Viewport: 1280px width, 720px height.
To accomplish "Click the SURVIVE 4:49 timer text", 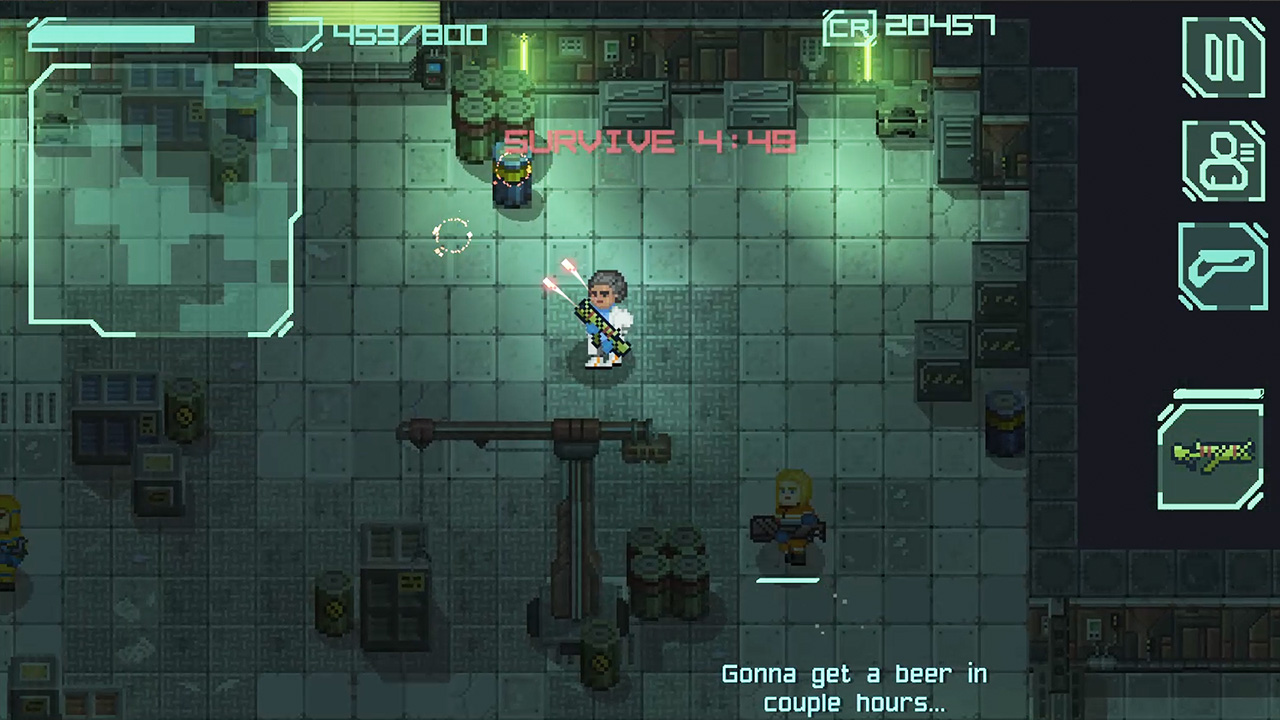I will pyautogui.click(x=648, y=142).
